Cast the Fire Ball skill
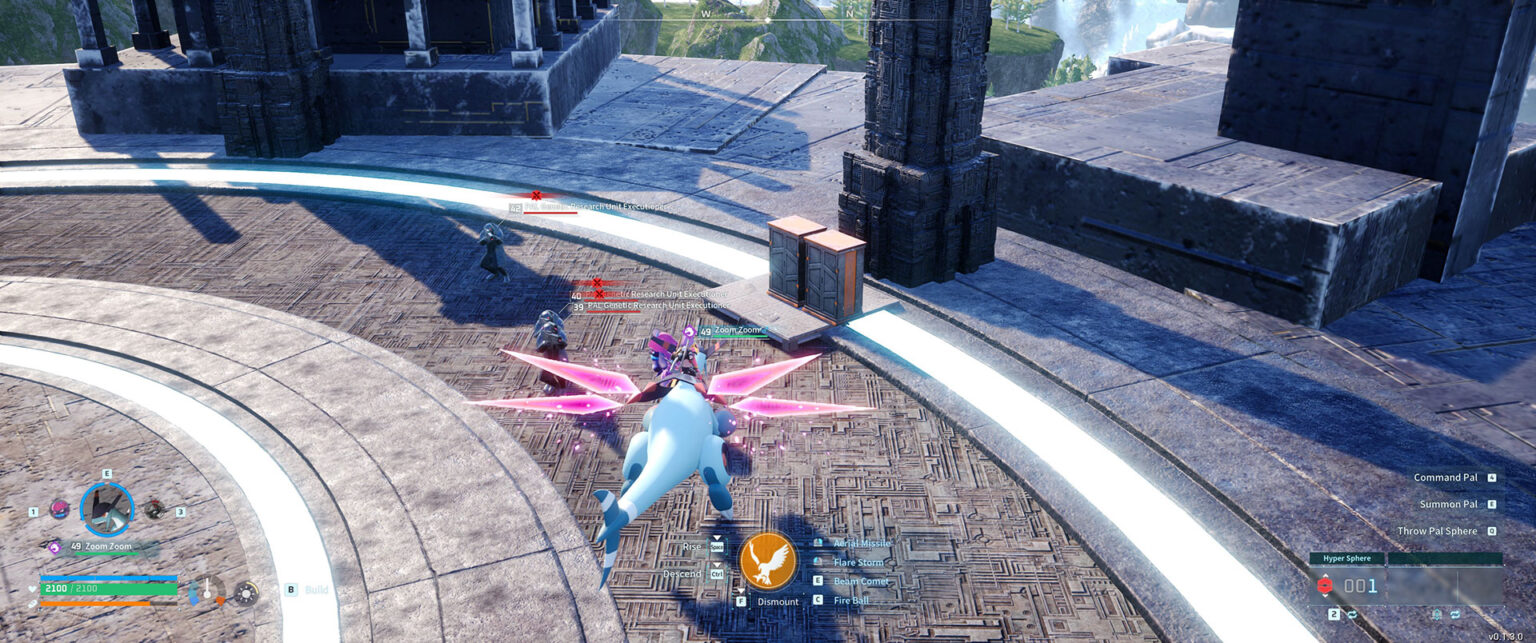Screen dimensions: 1536x643 [852, 600]
